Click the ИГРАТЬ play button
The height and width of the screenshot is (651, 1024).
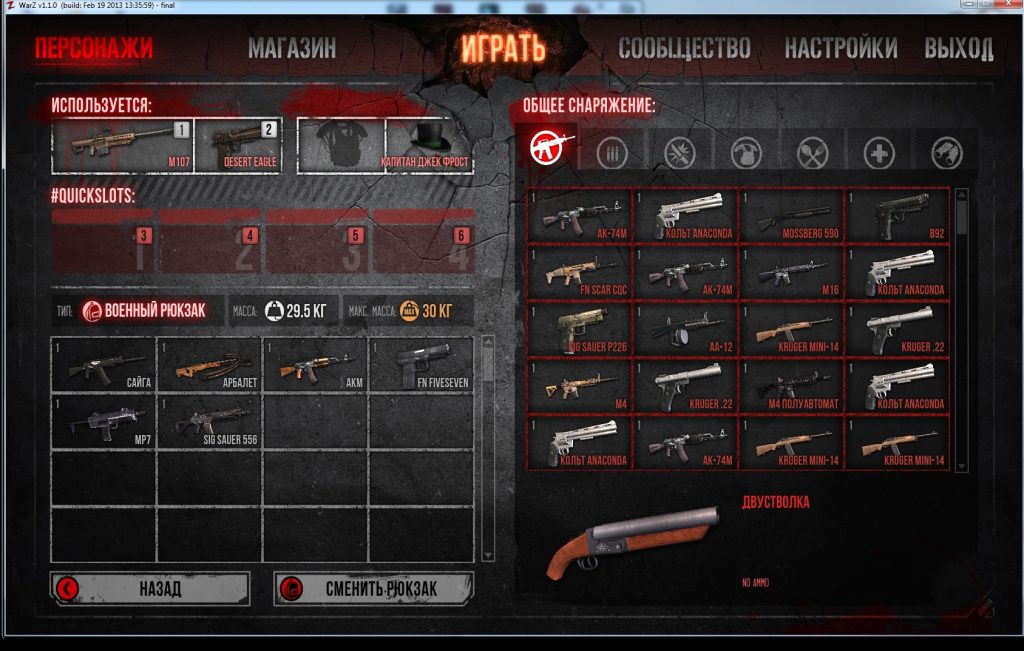[x=503, y=47]
